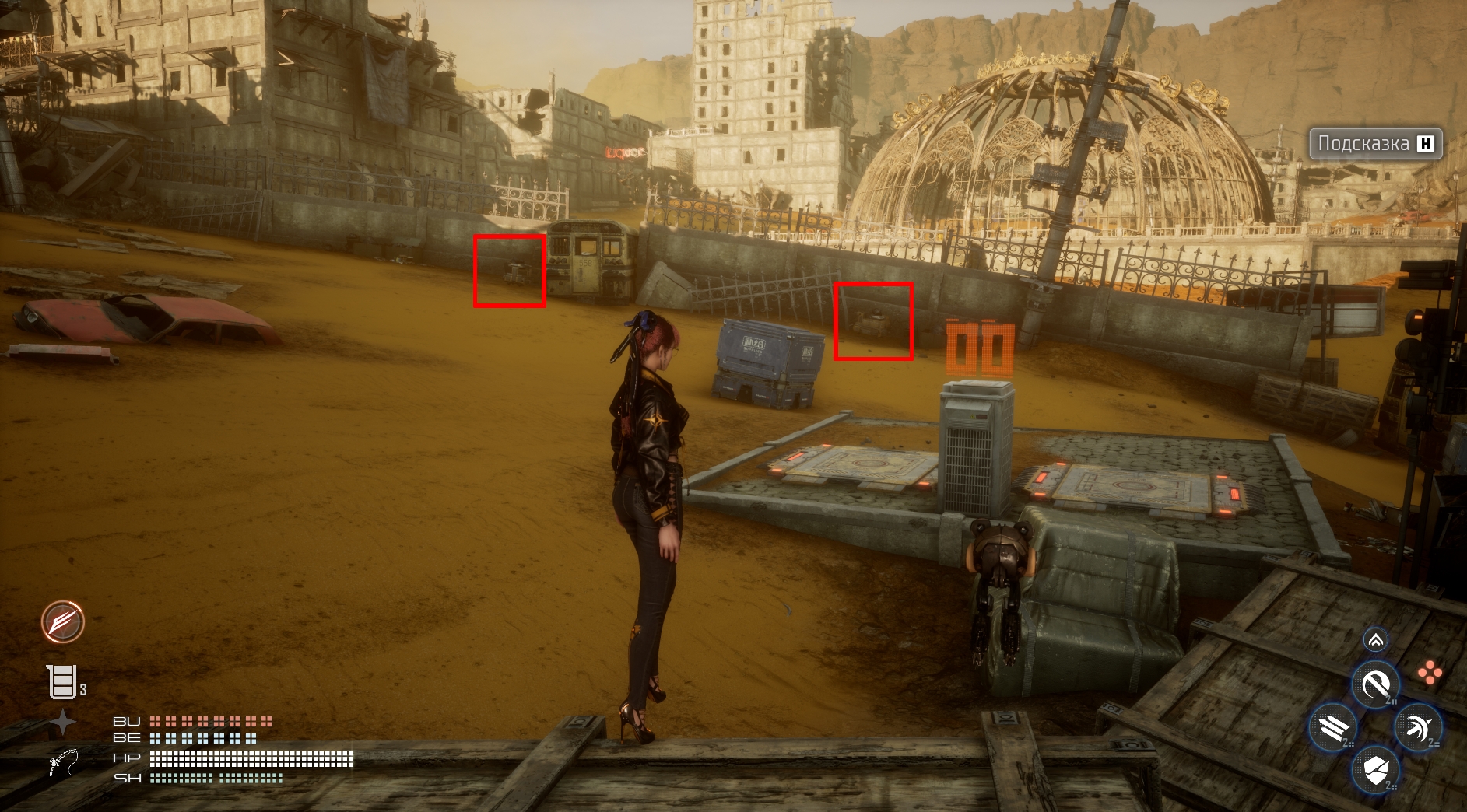Trigger the triple-blade skill icon
Viewport: 1467px width, 812px height.
click(1333, 728)
